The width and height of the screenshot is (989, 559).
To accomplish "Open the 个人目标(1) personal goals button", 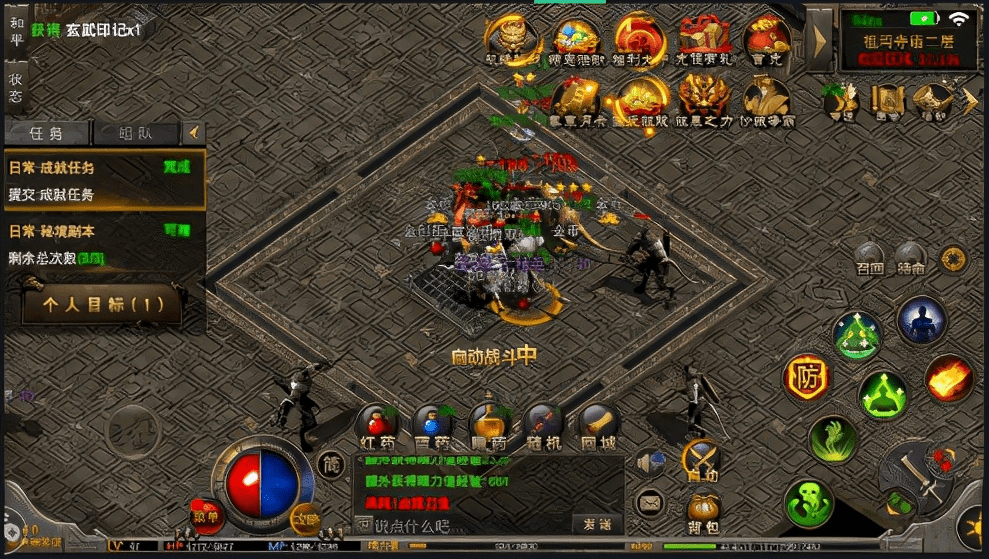I will click(x=104, y=305).
